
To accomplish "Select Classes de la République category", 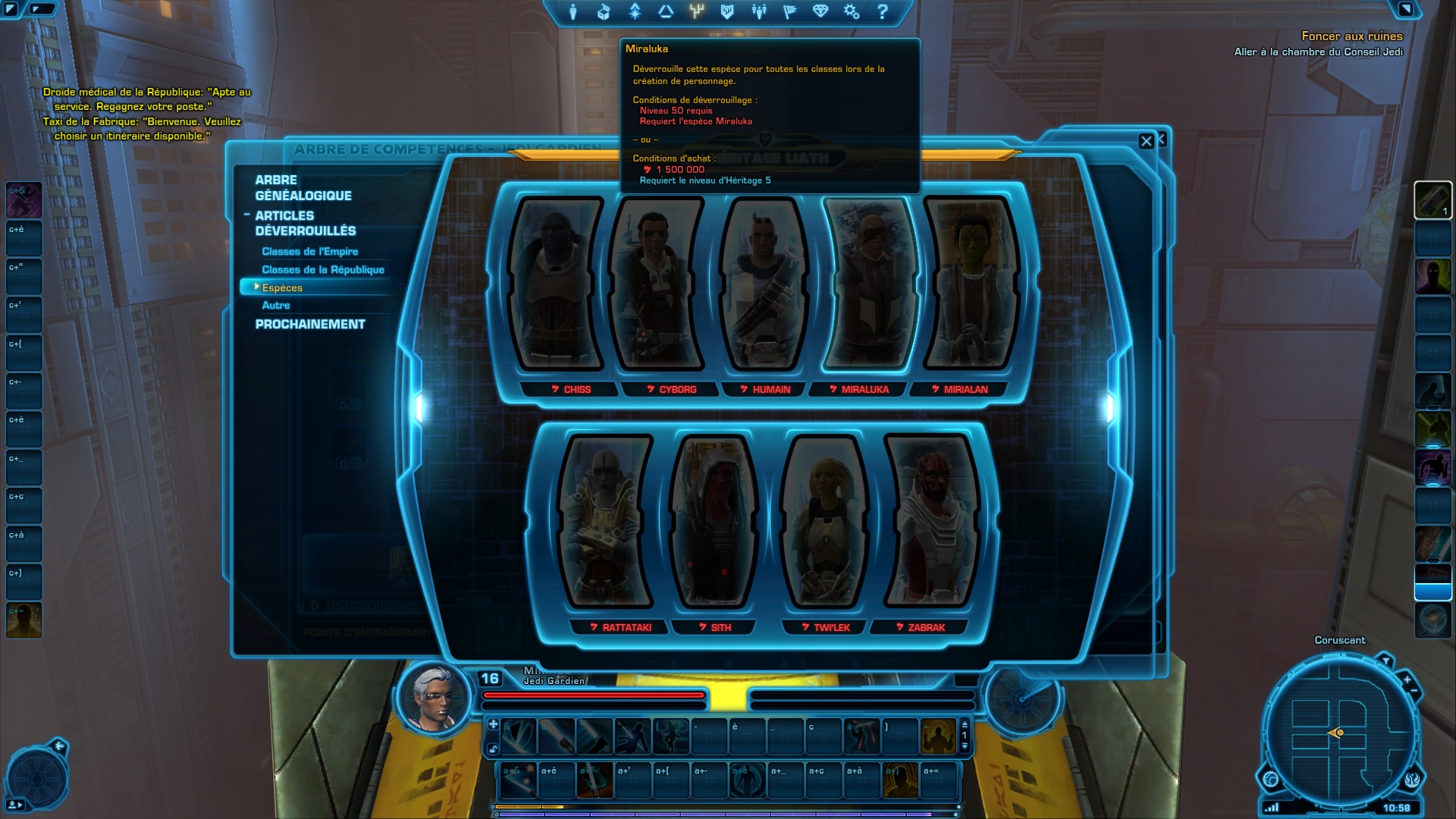I will (x=322, y=270).
